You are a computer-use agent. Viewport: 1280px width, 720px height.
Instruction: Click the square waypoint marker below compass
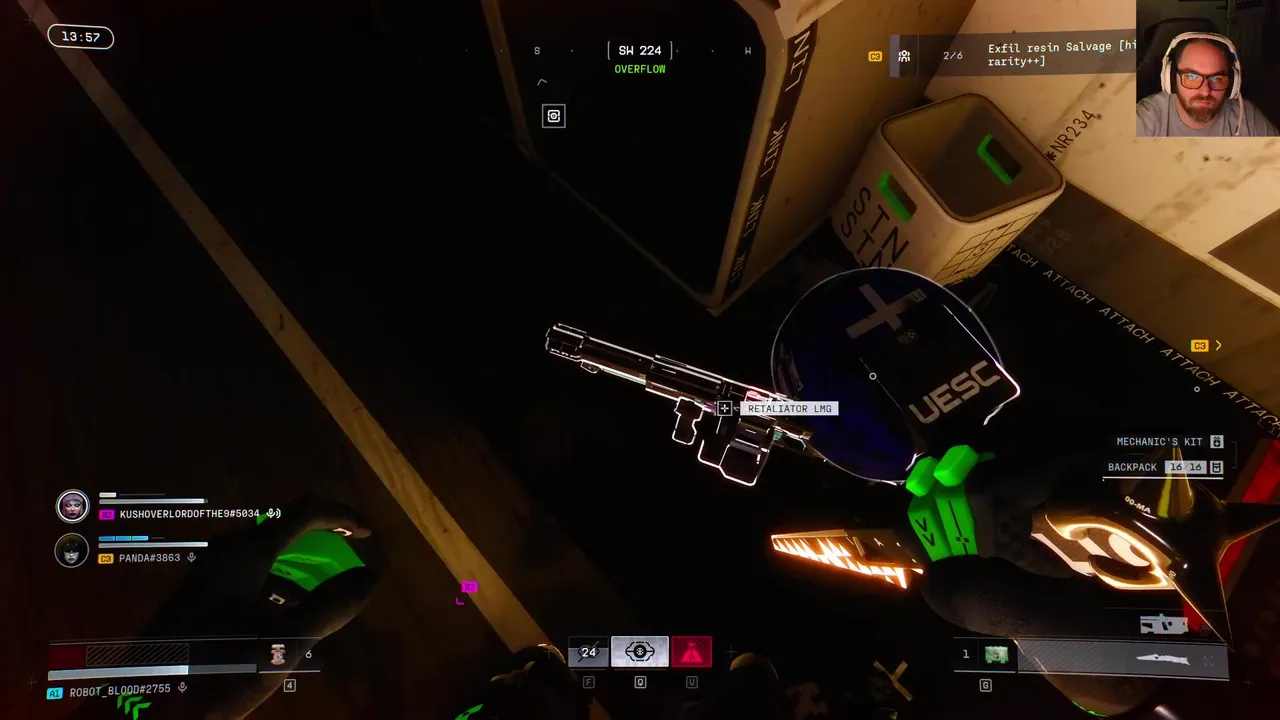pyautogui.click(x=553, y=116)
